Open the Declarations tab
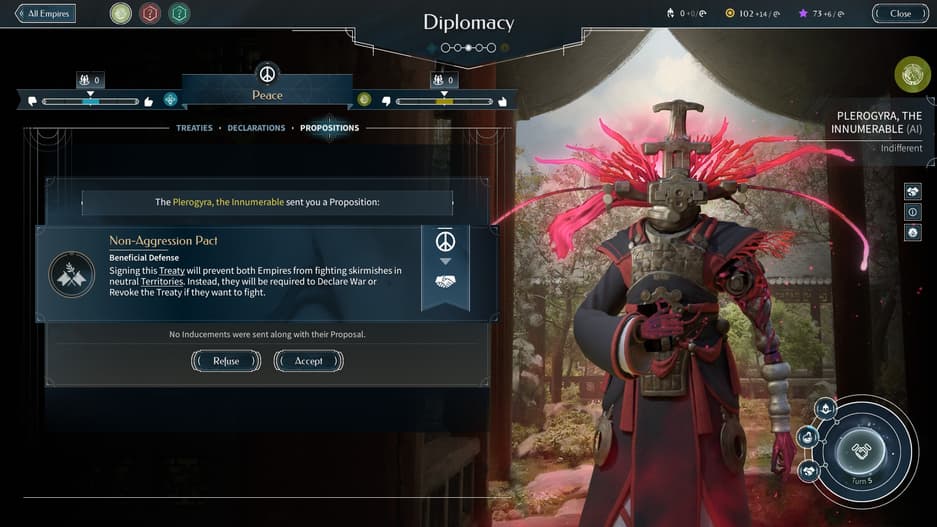 (x=256, y=128)
